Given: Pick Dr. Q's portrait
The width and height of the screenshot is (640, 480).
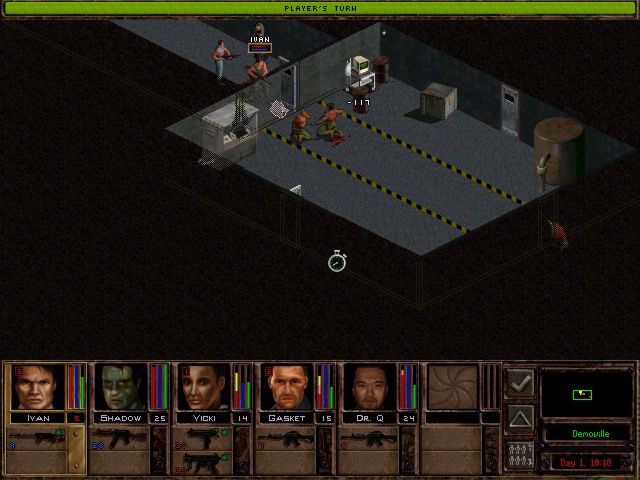Looking at the screenshot, I should [371, 387].
